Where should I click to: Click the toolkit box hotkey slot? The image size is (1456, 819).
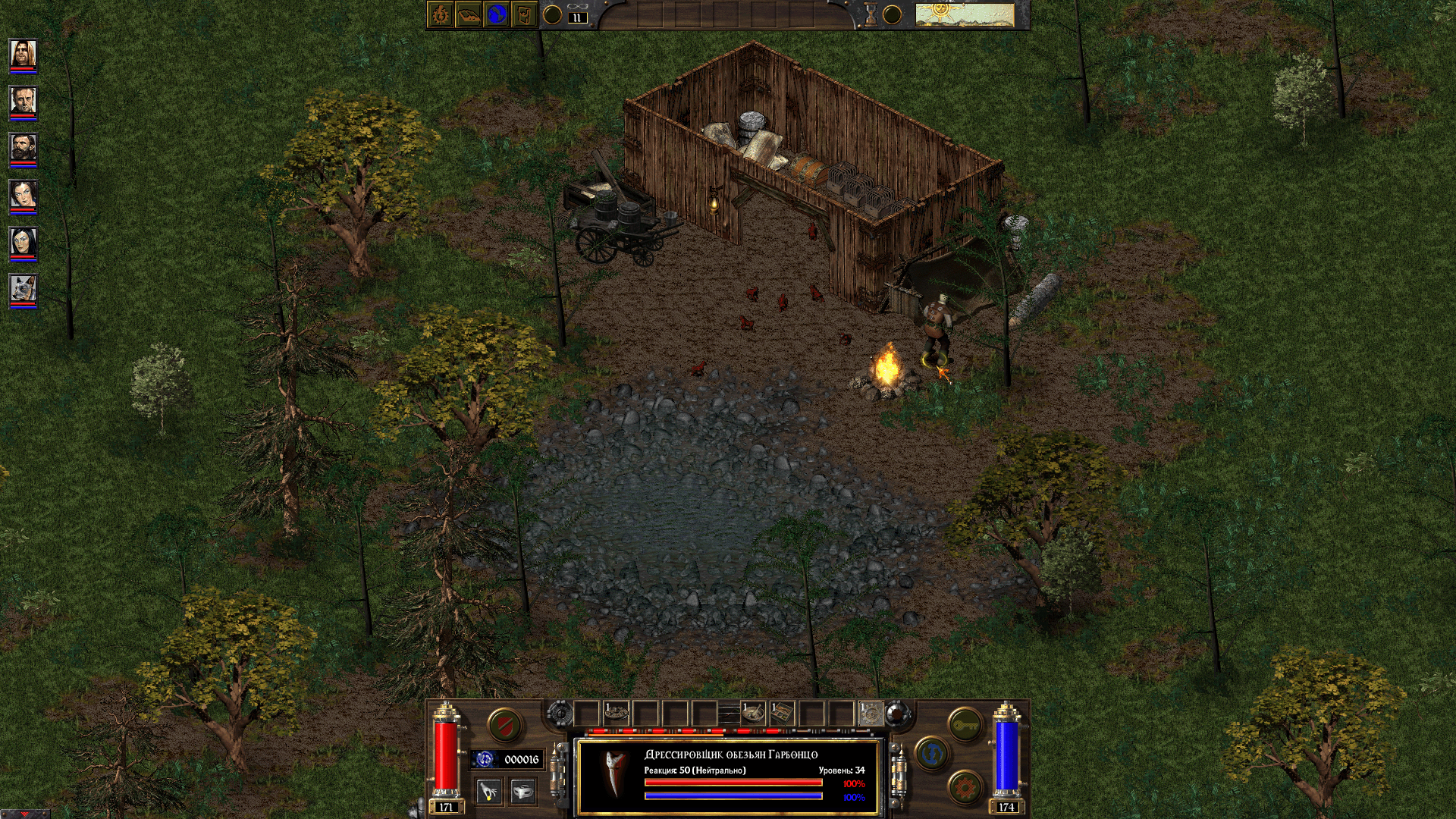[x=782, y=713]
